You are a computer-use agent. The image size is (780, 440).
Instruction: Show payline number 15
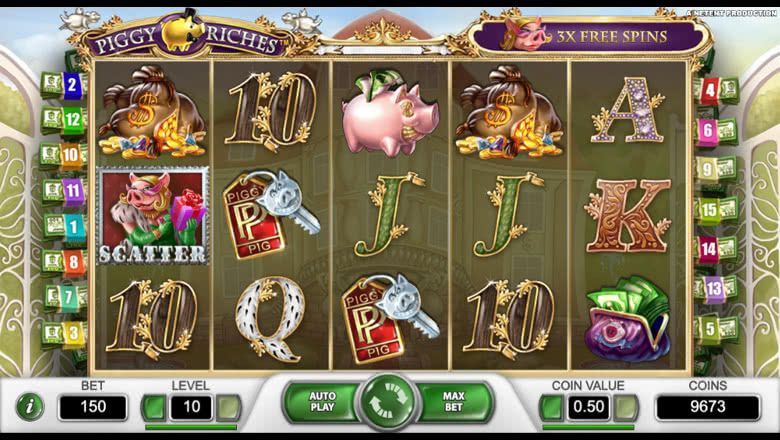click(709, 209)
